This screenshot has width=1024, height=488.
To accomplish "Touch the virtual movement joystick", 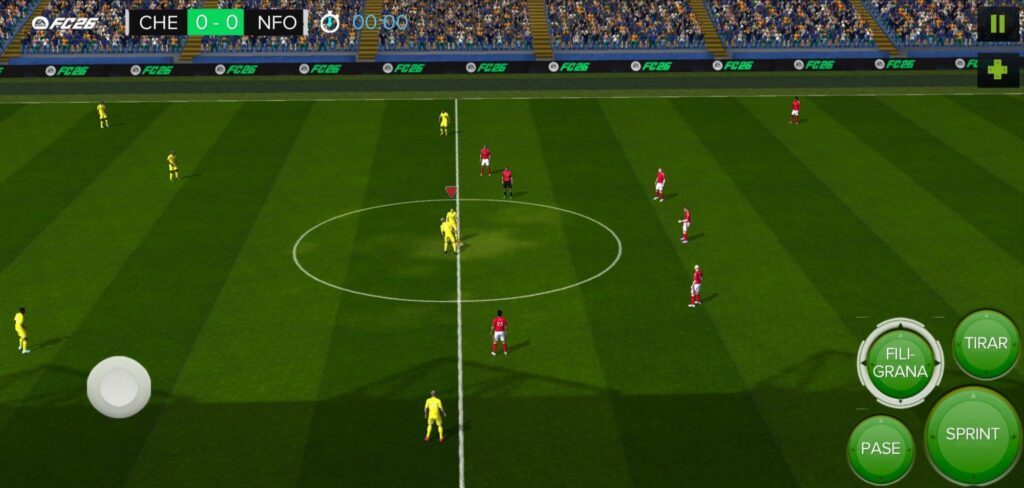I will (x=119, y=386).
